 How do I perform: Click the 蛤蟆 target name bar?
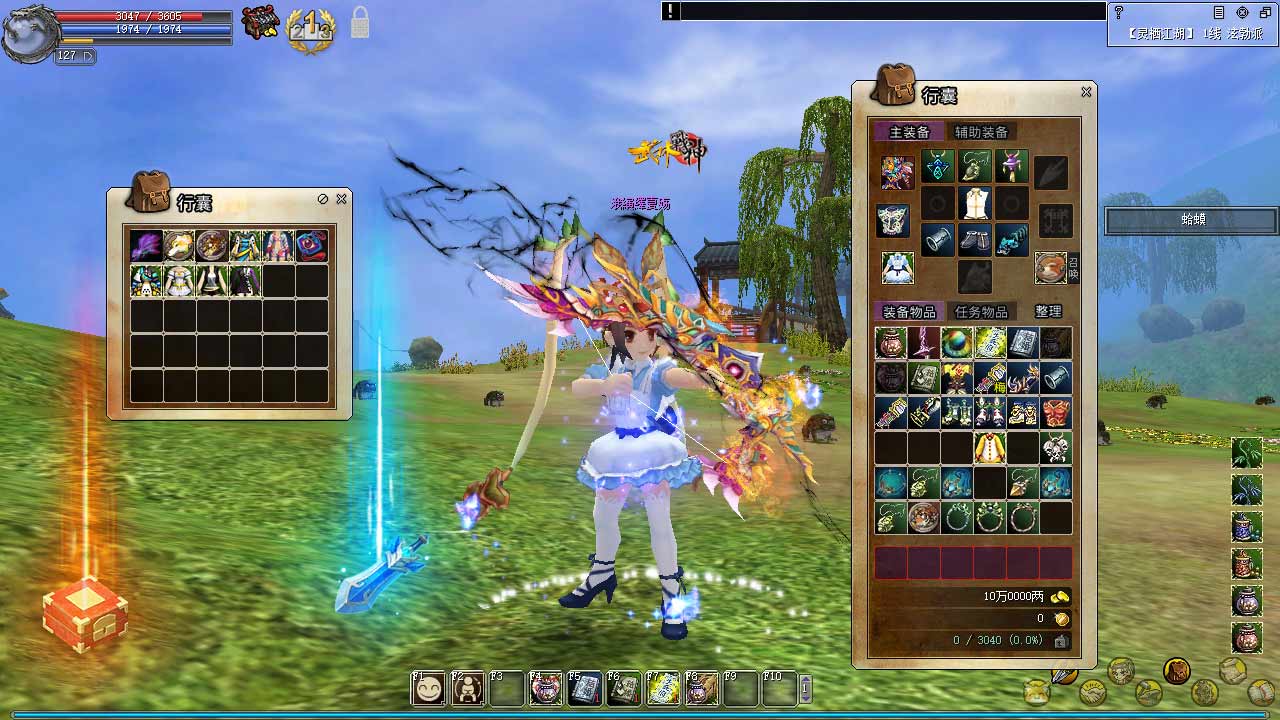1191,220
